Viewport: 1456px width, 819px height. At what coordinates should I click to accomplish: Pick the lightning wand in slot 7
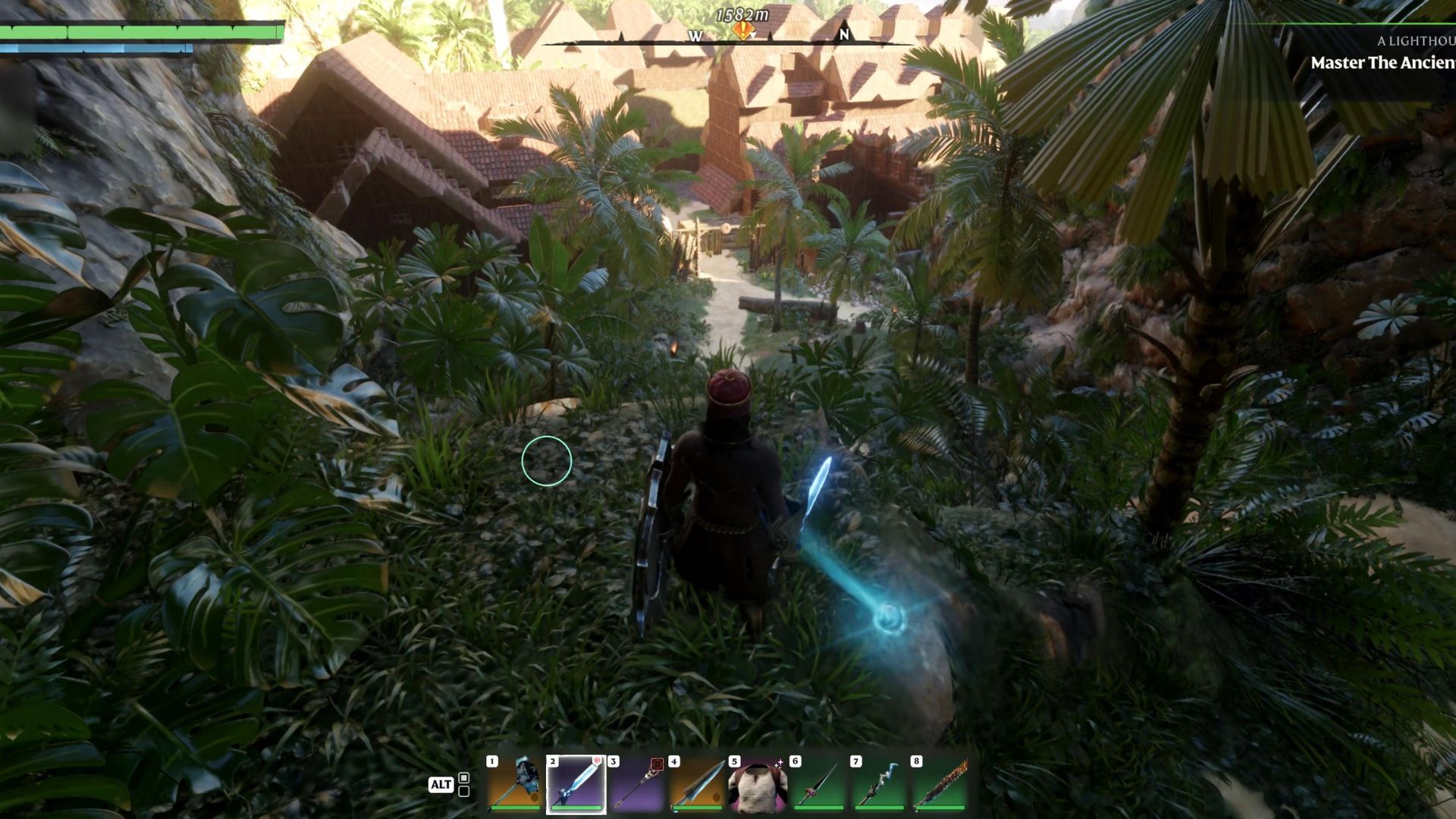[880, 784]
